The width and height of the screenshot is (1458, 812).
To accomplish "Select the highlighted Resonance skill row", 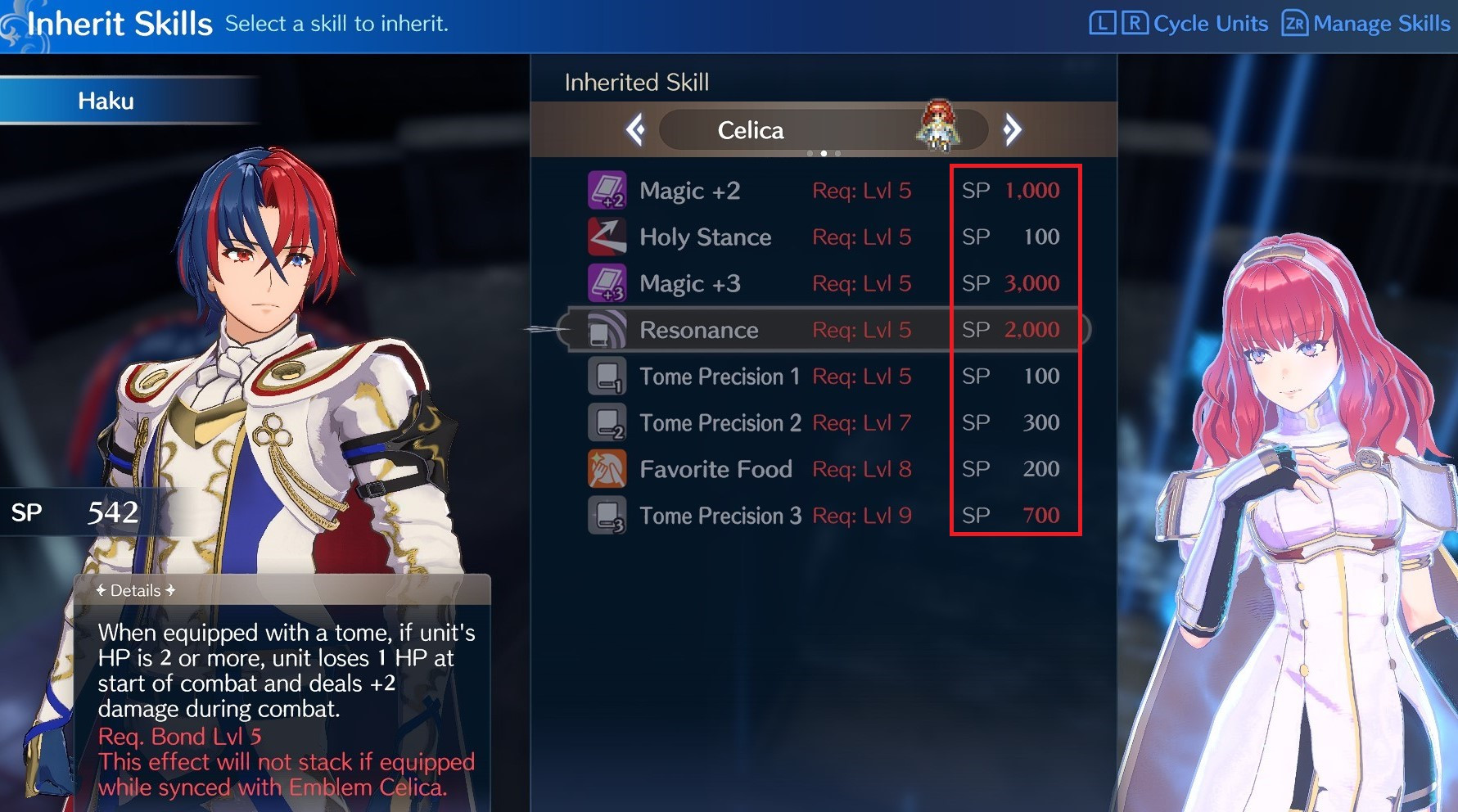I will [x=819, y=330].
